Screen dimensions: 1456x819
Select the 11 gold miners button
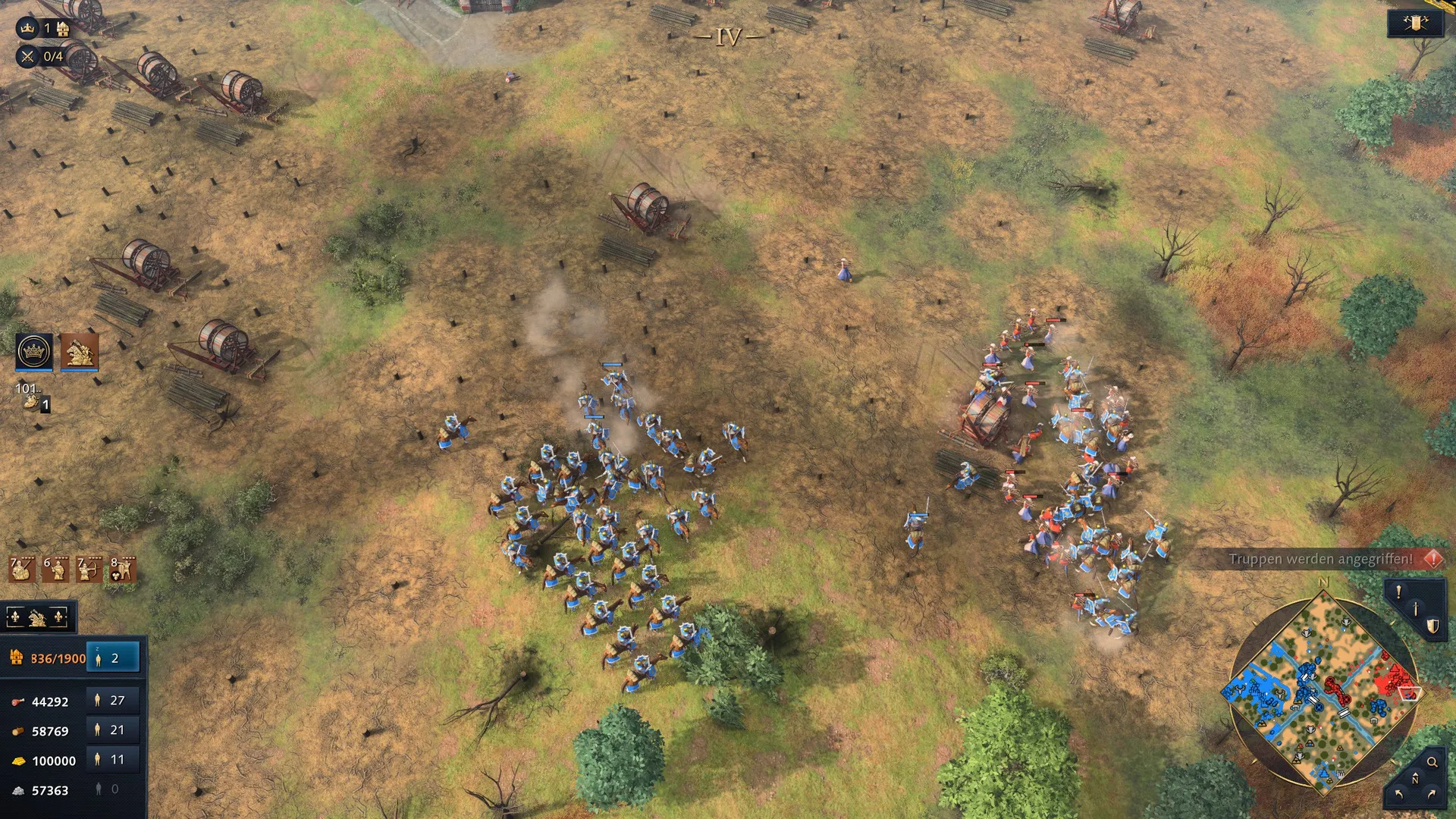coord(113,760)
